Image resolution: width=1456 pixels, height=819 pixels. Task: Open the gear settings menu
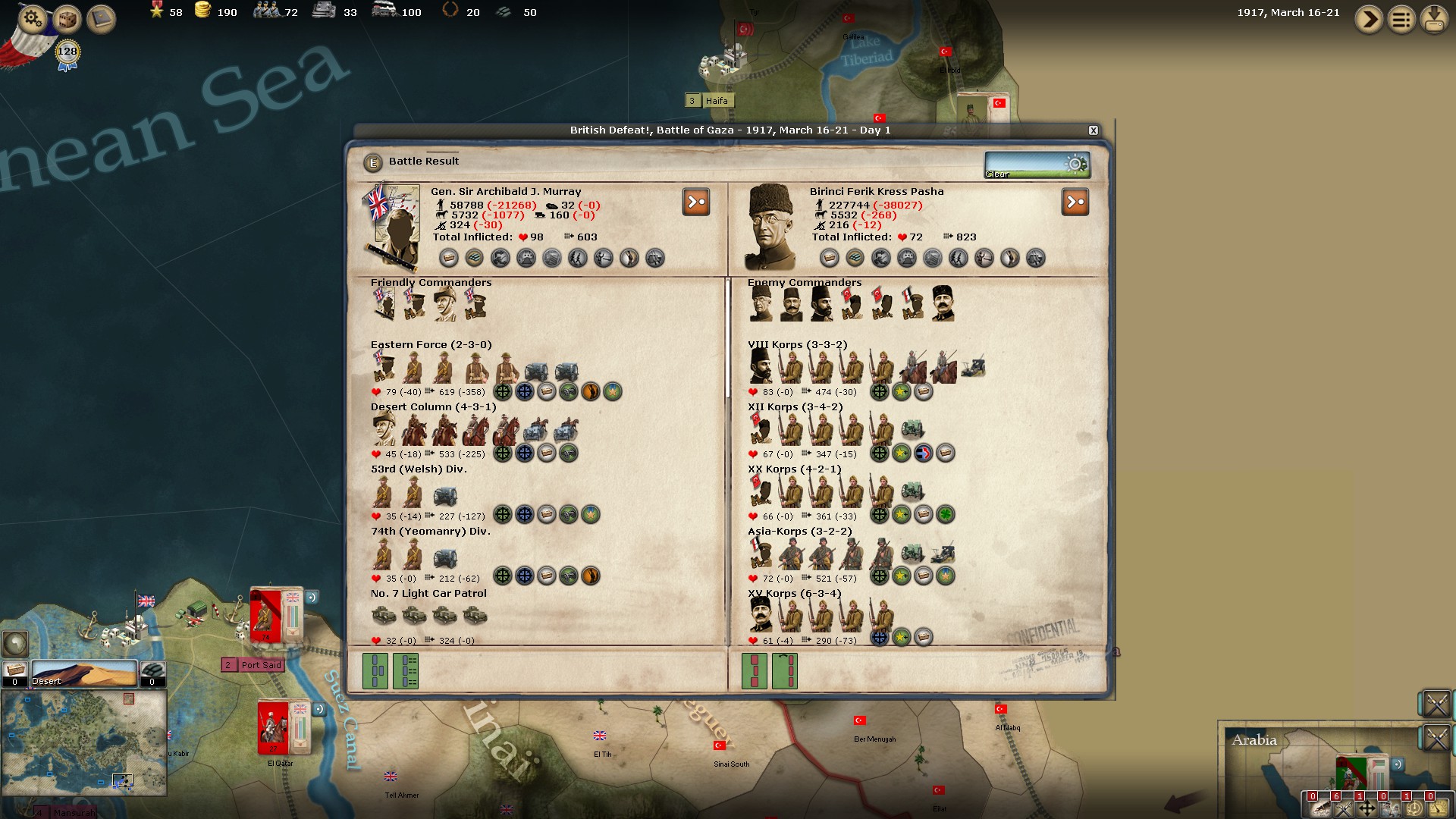[x=32, y=17]
